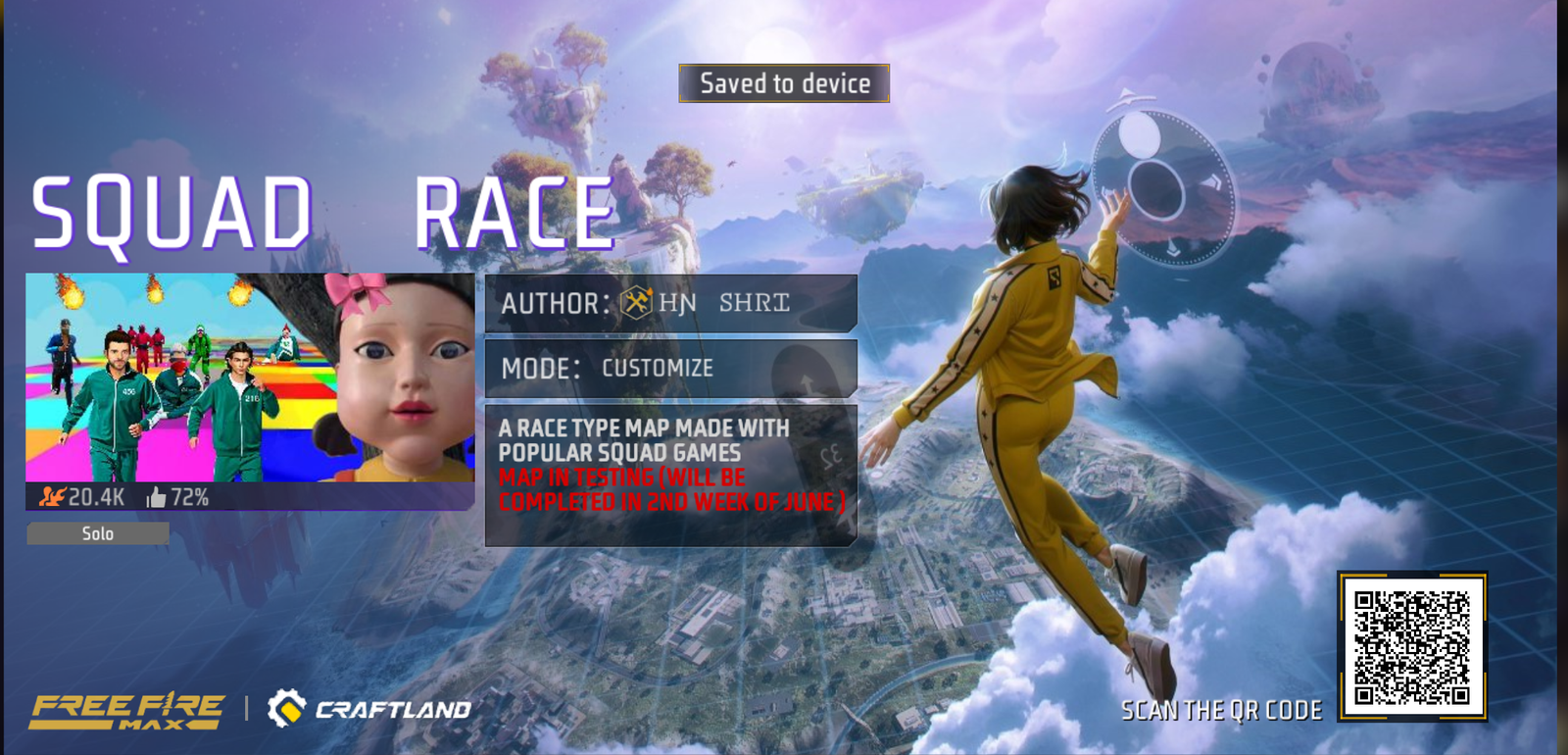Select the author name HN SHRI
The image size is (1568, 755).
[723, 303]
